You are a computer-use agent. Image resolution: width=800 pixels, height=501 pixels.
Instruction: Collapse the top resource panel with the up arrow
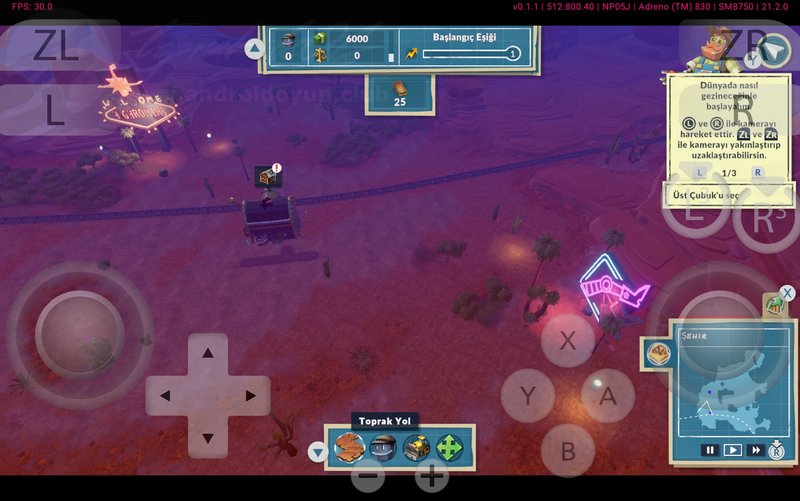tap(254, 48)
